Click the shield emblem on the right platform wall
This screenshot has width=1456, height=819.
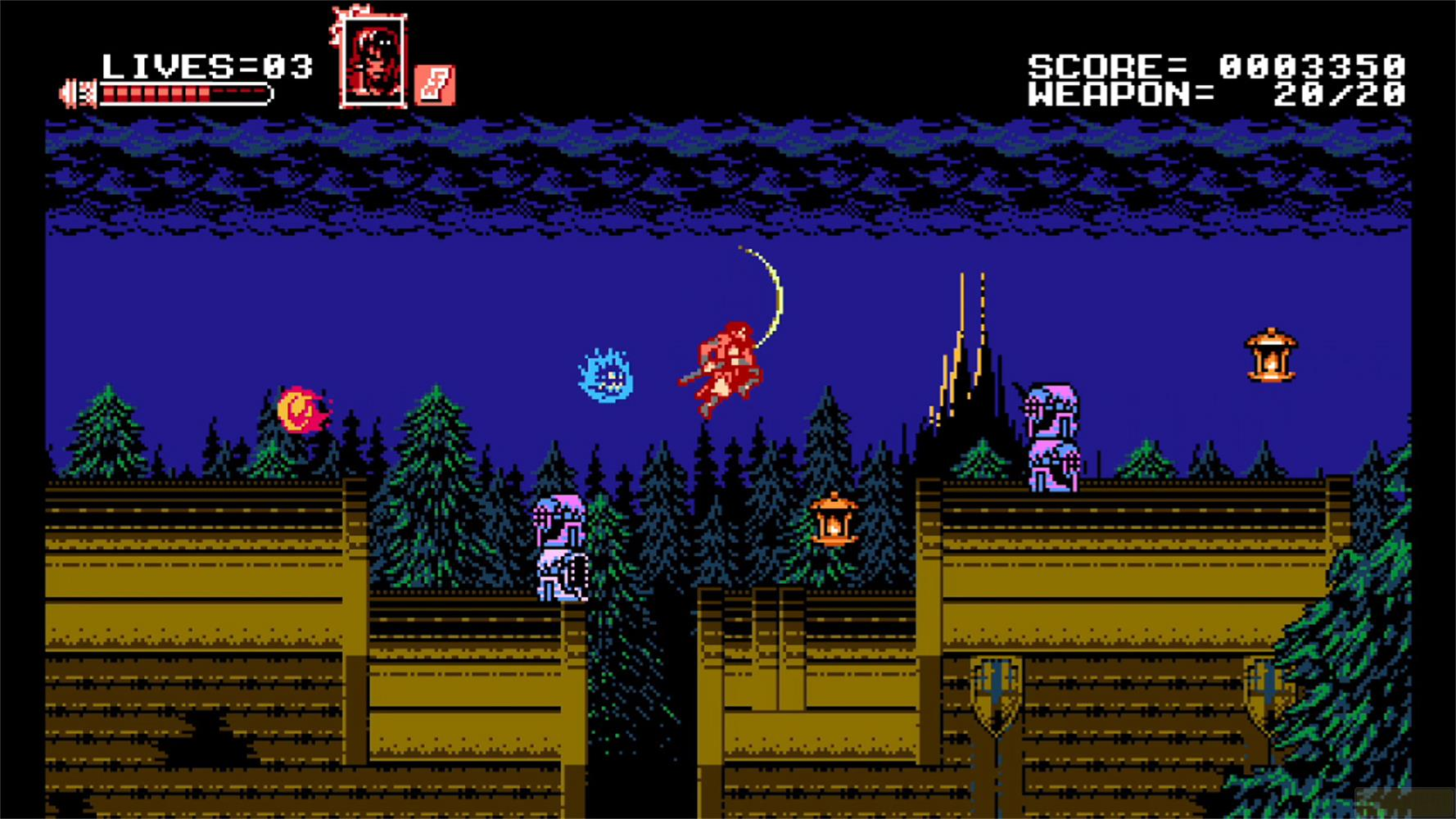click(x=994, y=692)
